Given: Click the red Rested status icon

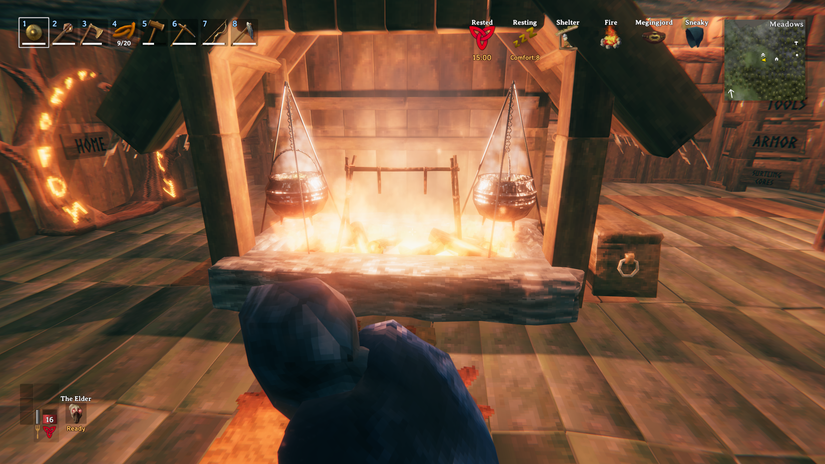Looking at the screenshot, I should 482,38.
